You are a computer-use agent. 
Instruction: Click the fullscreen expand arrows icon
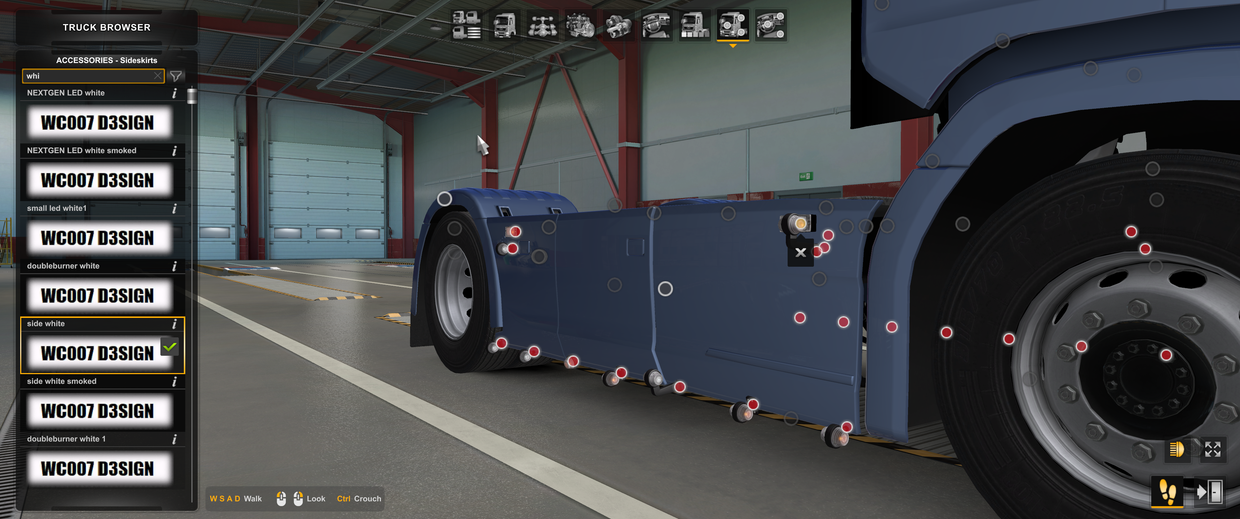1213,450
